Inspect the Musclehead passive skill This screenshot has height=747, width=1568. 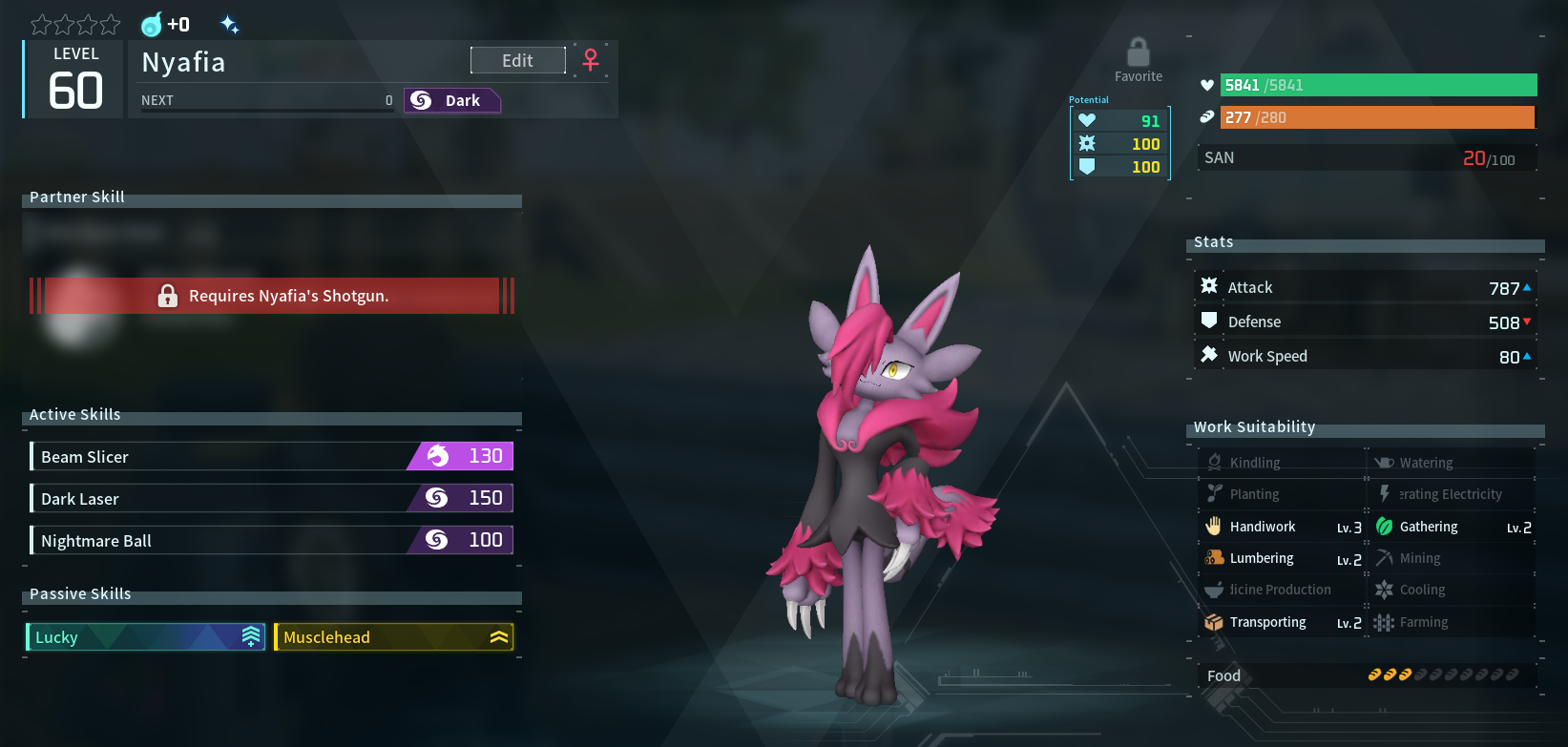pos(393,637)
